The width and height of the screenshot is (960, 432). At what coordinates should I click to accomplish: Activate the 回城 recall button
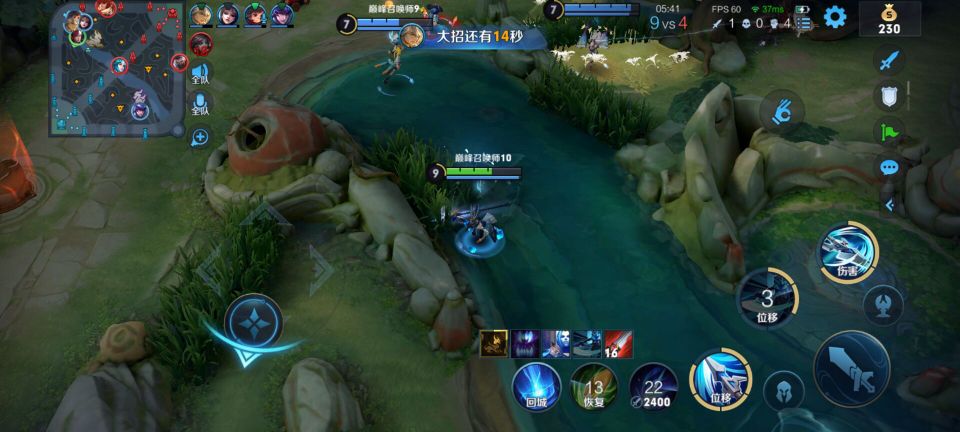[x=536, y=386]
